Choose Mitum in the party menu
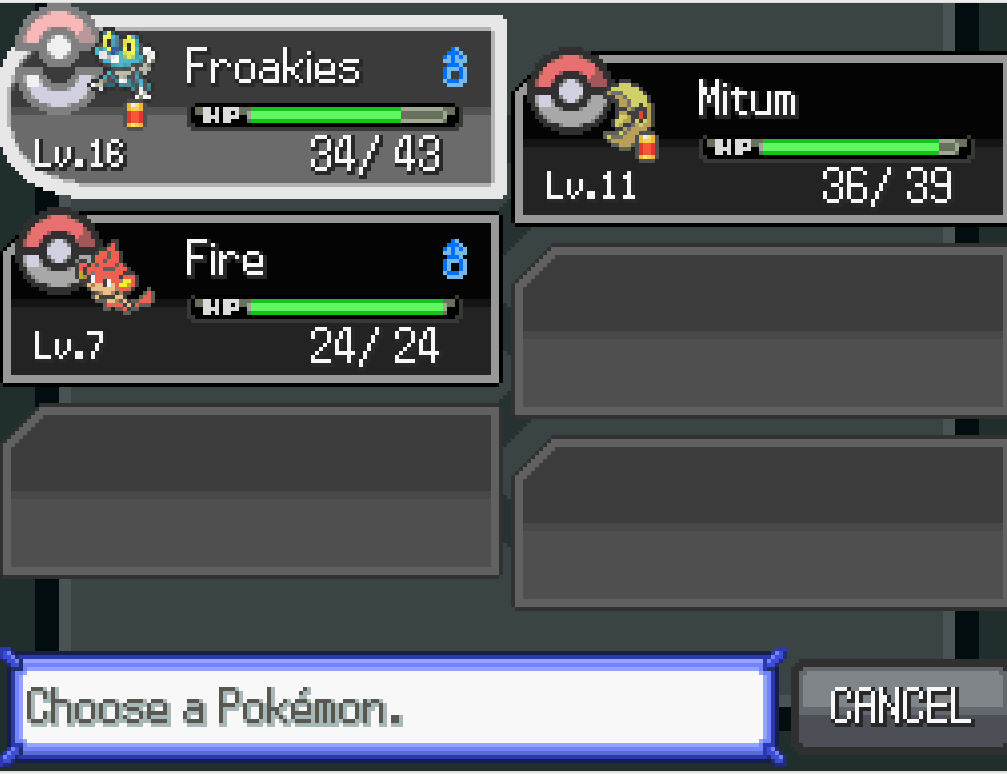Viewport: 1007px width, 774px height. point(760,140)
